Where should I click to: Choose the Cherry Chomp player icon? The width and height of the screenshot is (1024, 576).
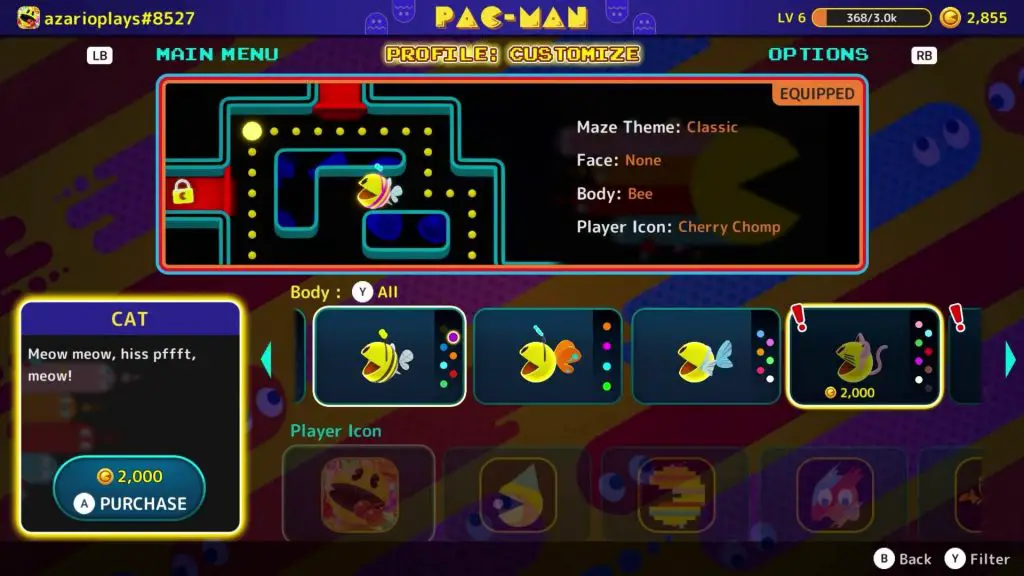[359, 493]
